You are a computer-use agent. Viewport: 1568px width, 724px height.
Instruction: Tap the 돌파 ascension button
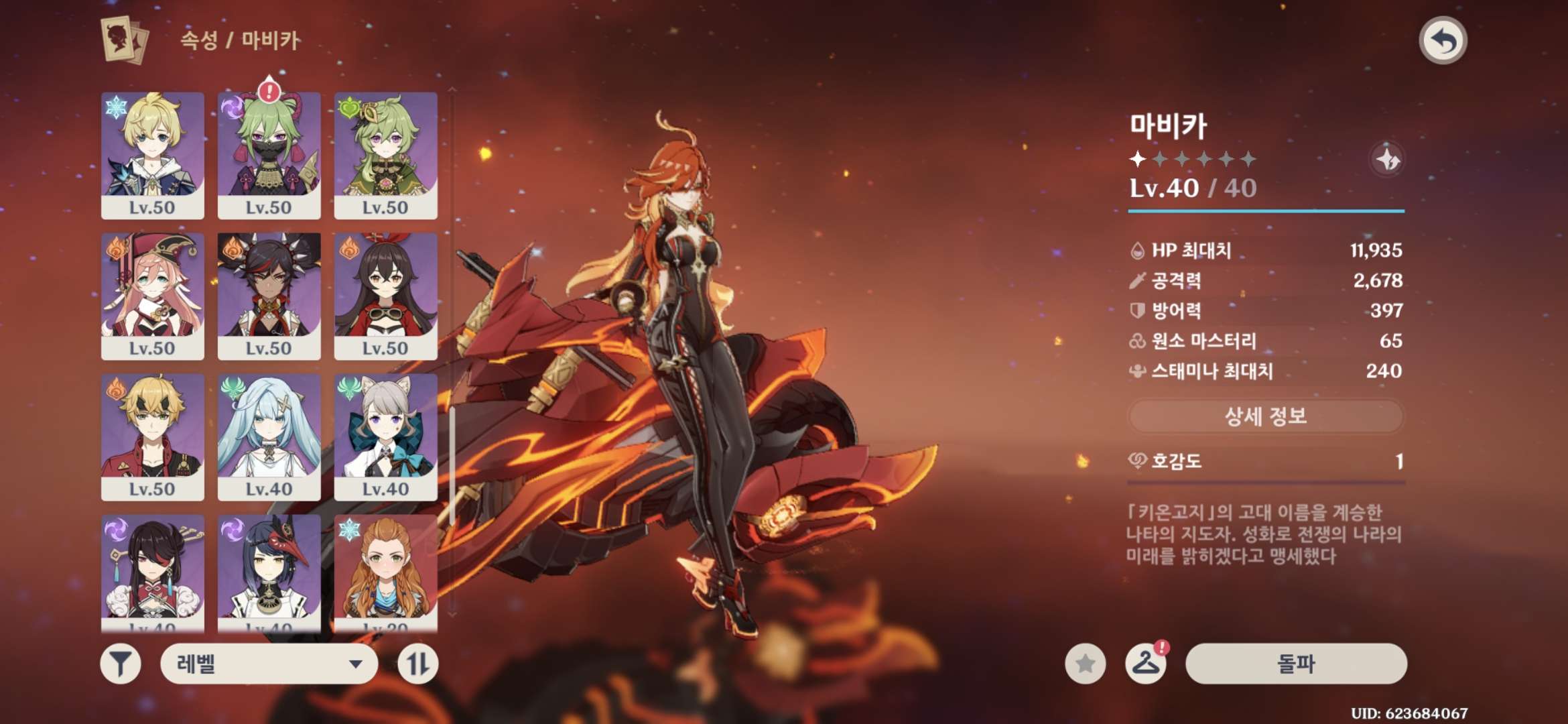[1296, 664]
